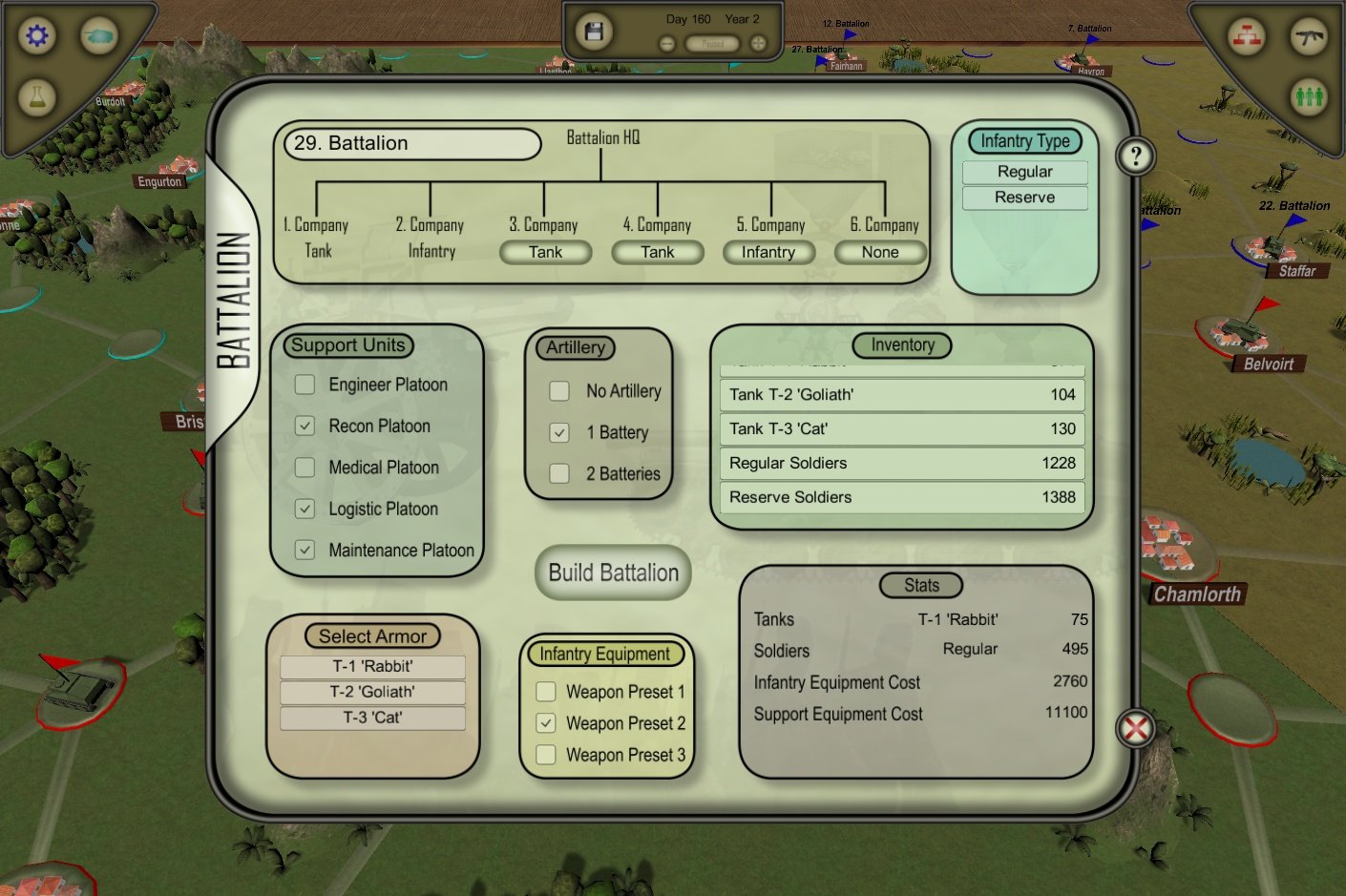Change 3. Company from Tank type

click(x=545, y=252)
